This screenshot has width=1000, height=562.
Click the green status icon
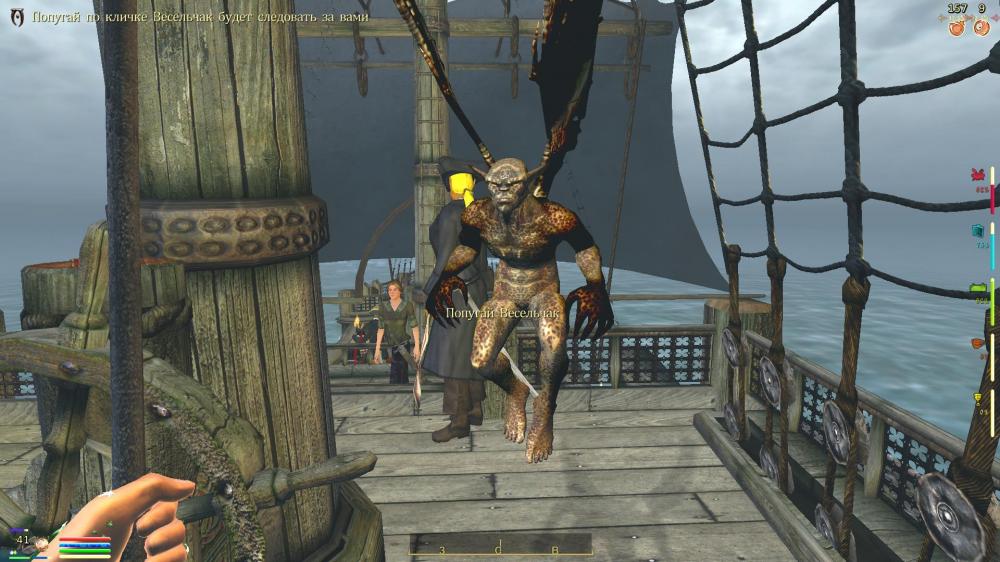pos(978,289)
